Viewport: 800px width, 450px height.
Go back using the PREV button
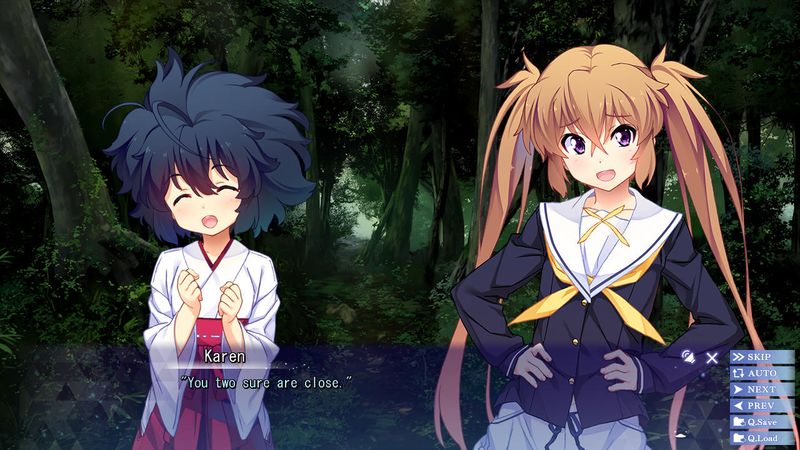pos(762,405)
